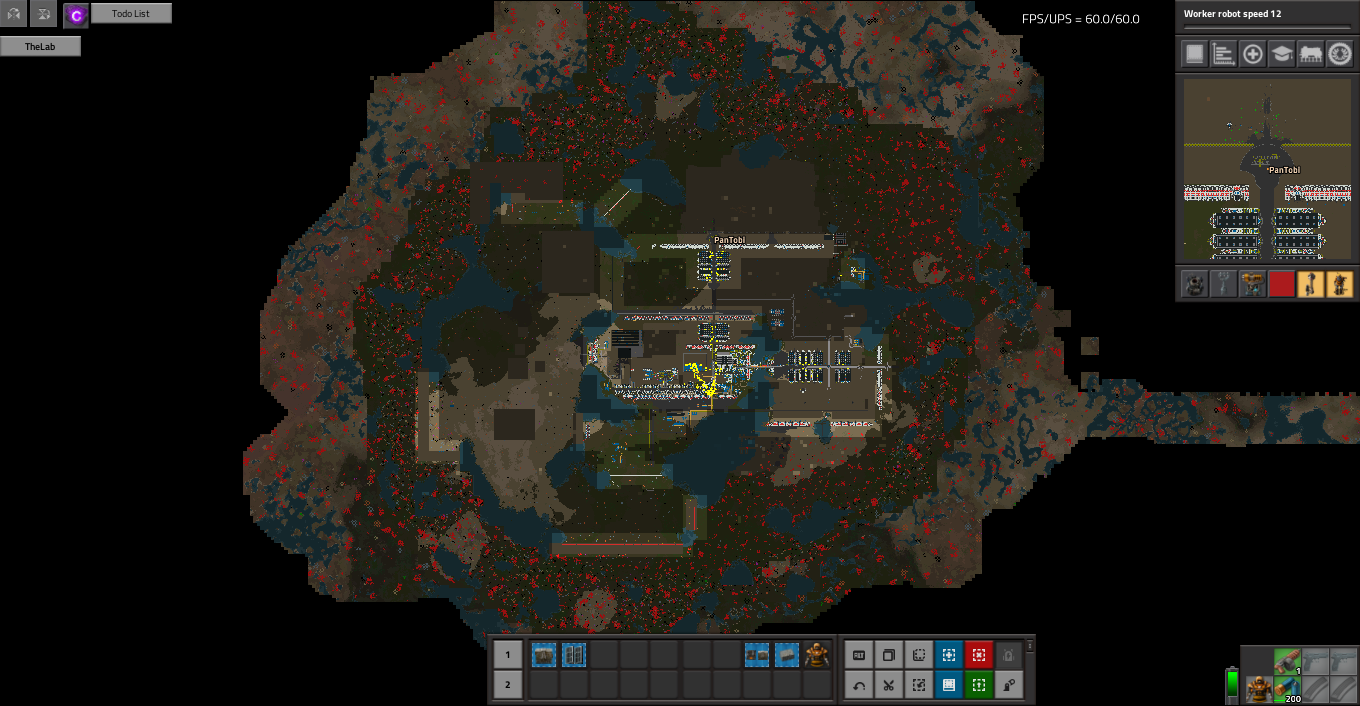Click the undo arrow shortcut
Image resolution: width=1360 pixels, height=706 pixels.
(x=858, y=686)
